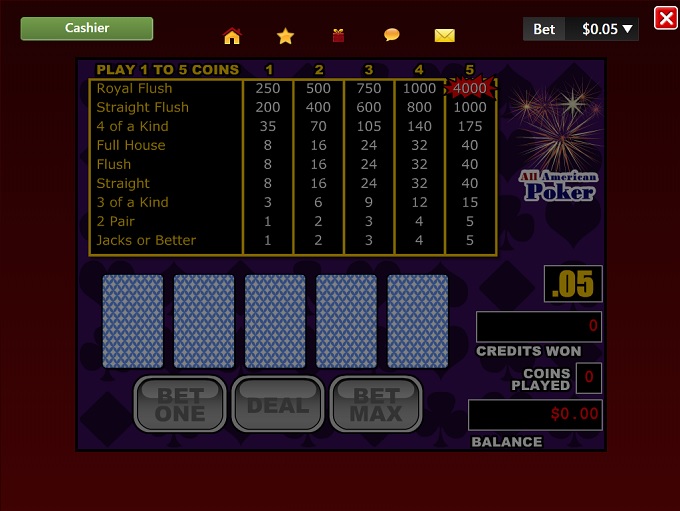Screen dimensions: 680x511
Task: Open the Cashier
Action: coord(87,28)
